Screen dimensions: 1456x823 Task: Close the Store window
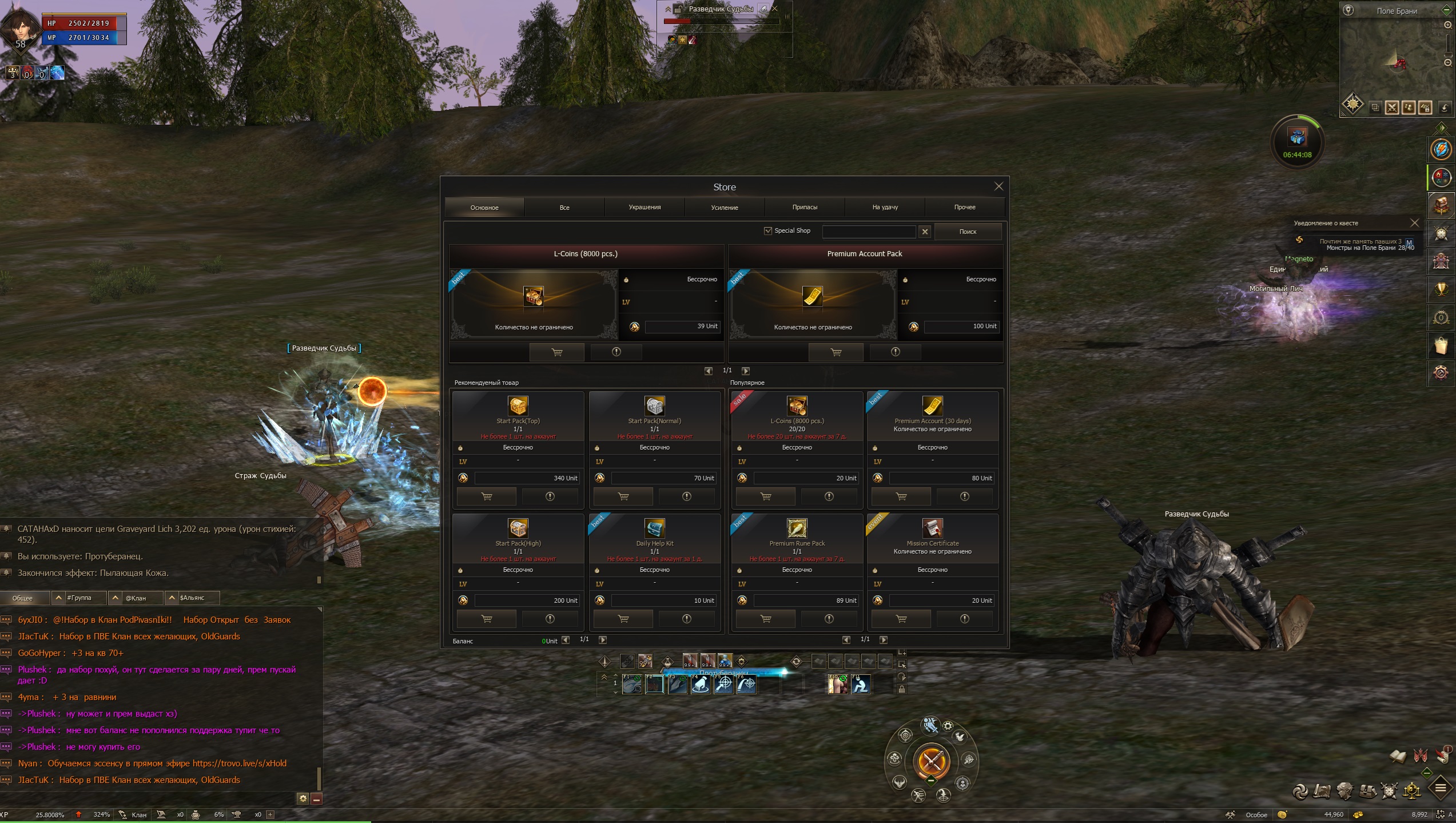click(x=998, y=186)
